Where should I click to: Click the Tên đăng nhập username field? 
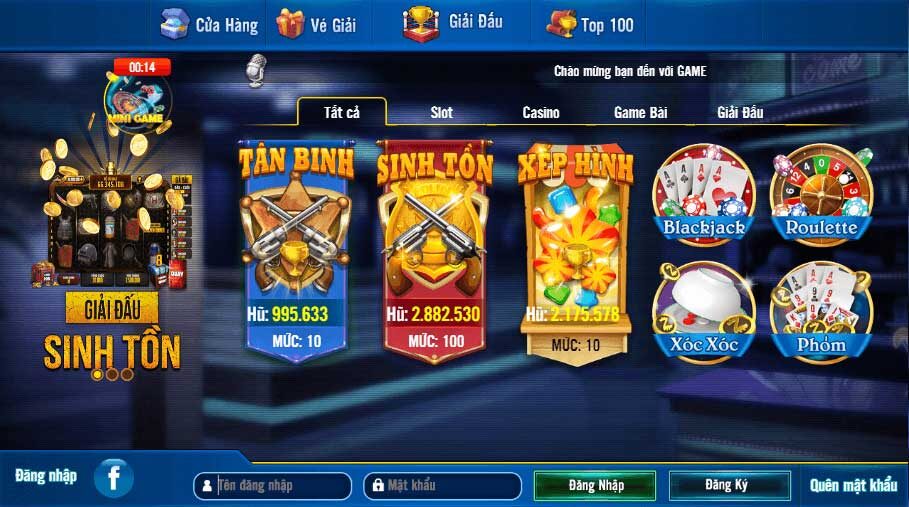[280, 486]
